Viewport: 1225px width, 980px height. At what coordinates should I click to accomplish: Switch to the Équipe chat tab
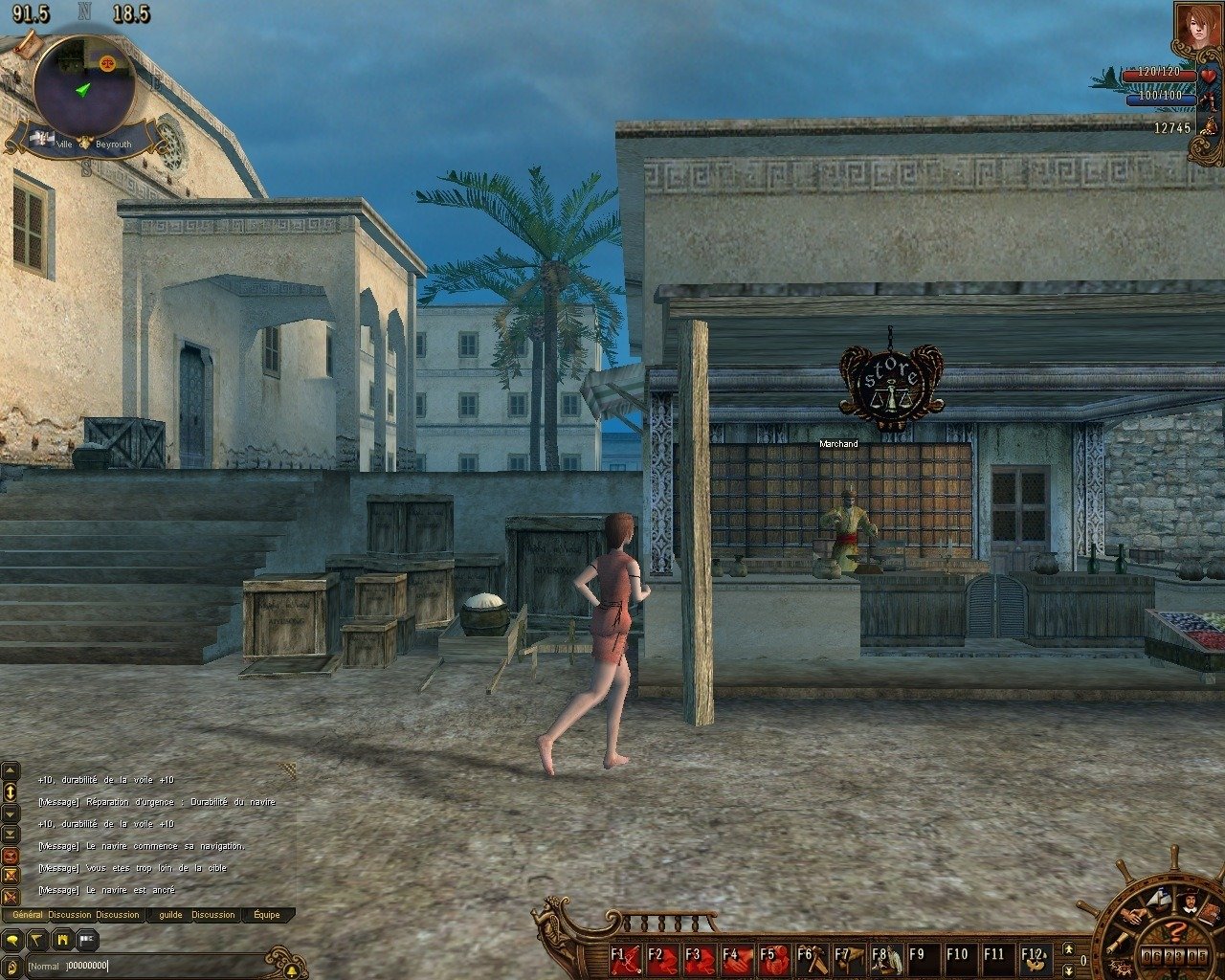[266, 915]
